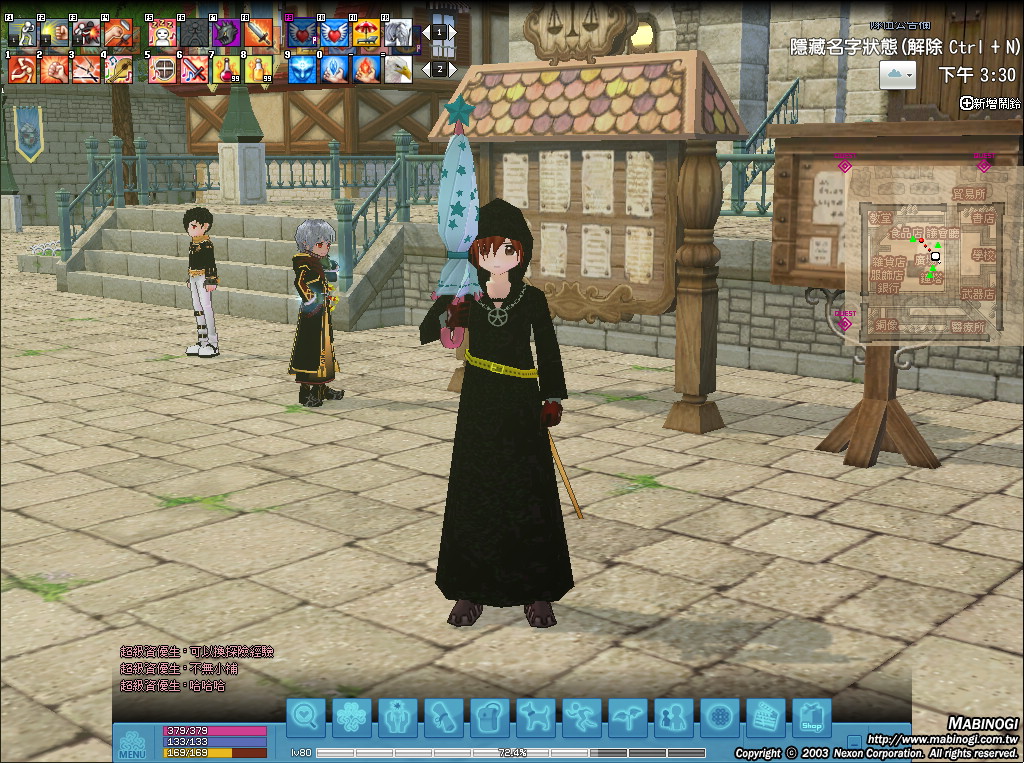Open the pet icon with the dog silhouette
The width and height of the screenshot is (1024, 763).
point(535,717)
